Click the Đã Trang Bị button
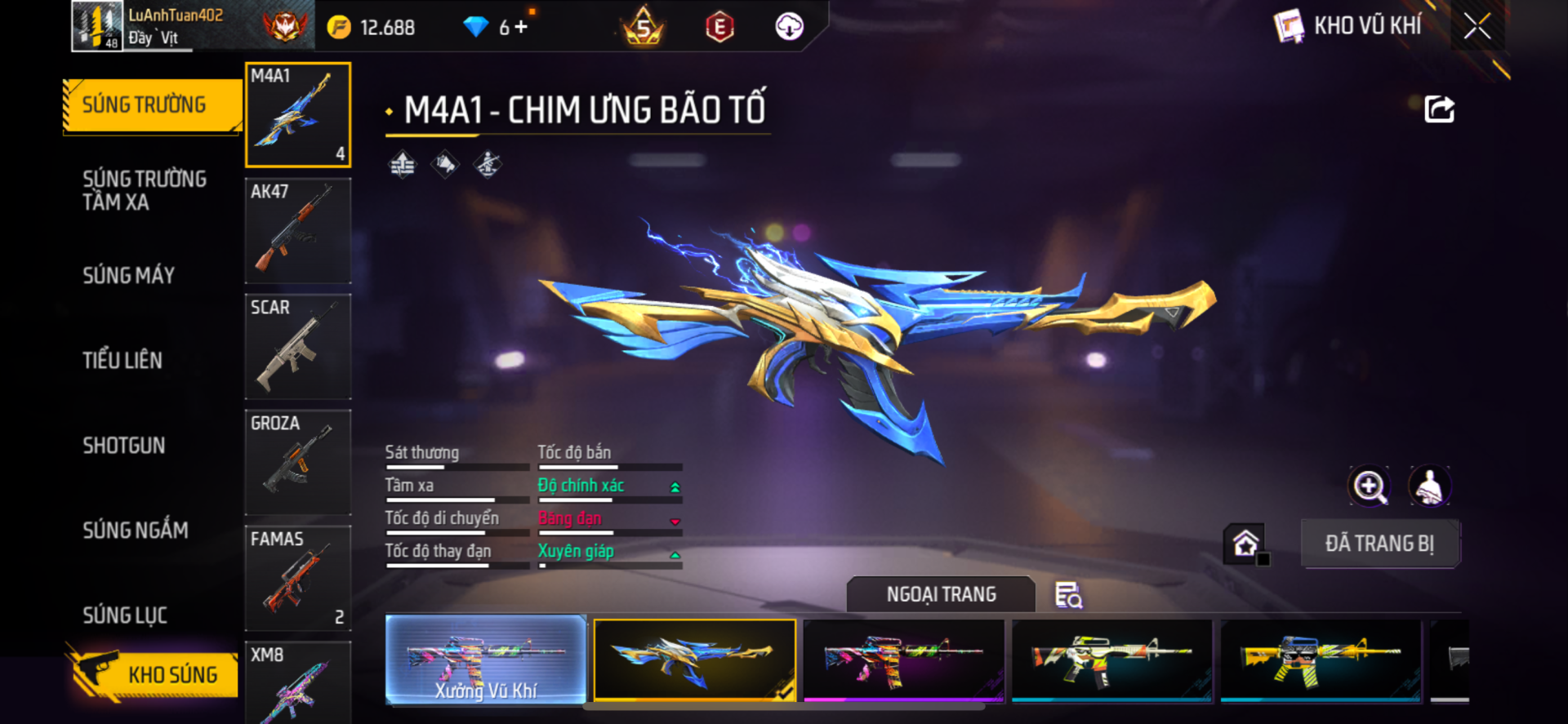This screenshot has width=1568, height=724. point(1379,544)
